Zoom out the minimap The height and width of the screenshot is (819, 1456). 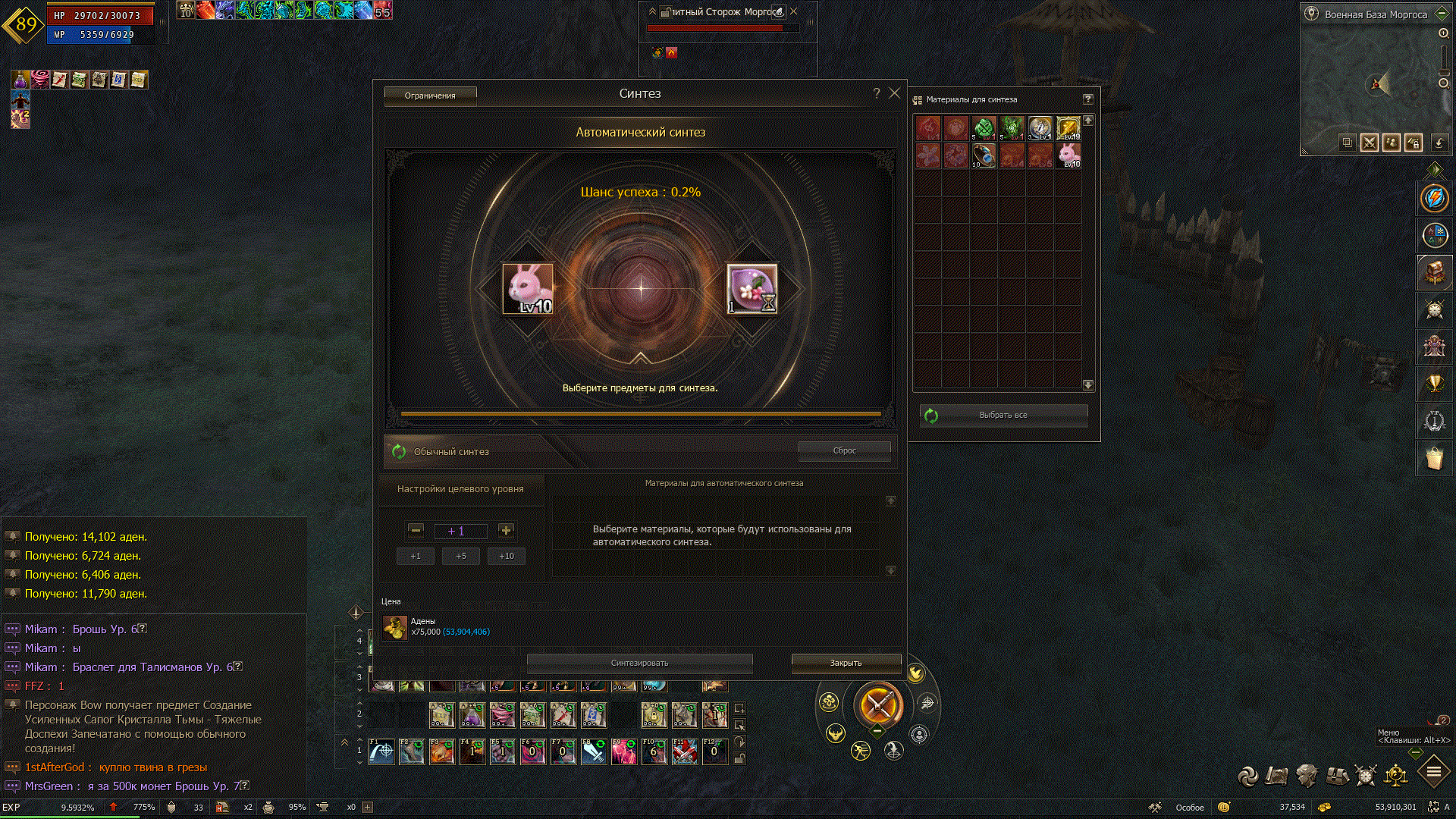pyautogui.click(x=1444, y=83)
